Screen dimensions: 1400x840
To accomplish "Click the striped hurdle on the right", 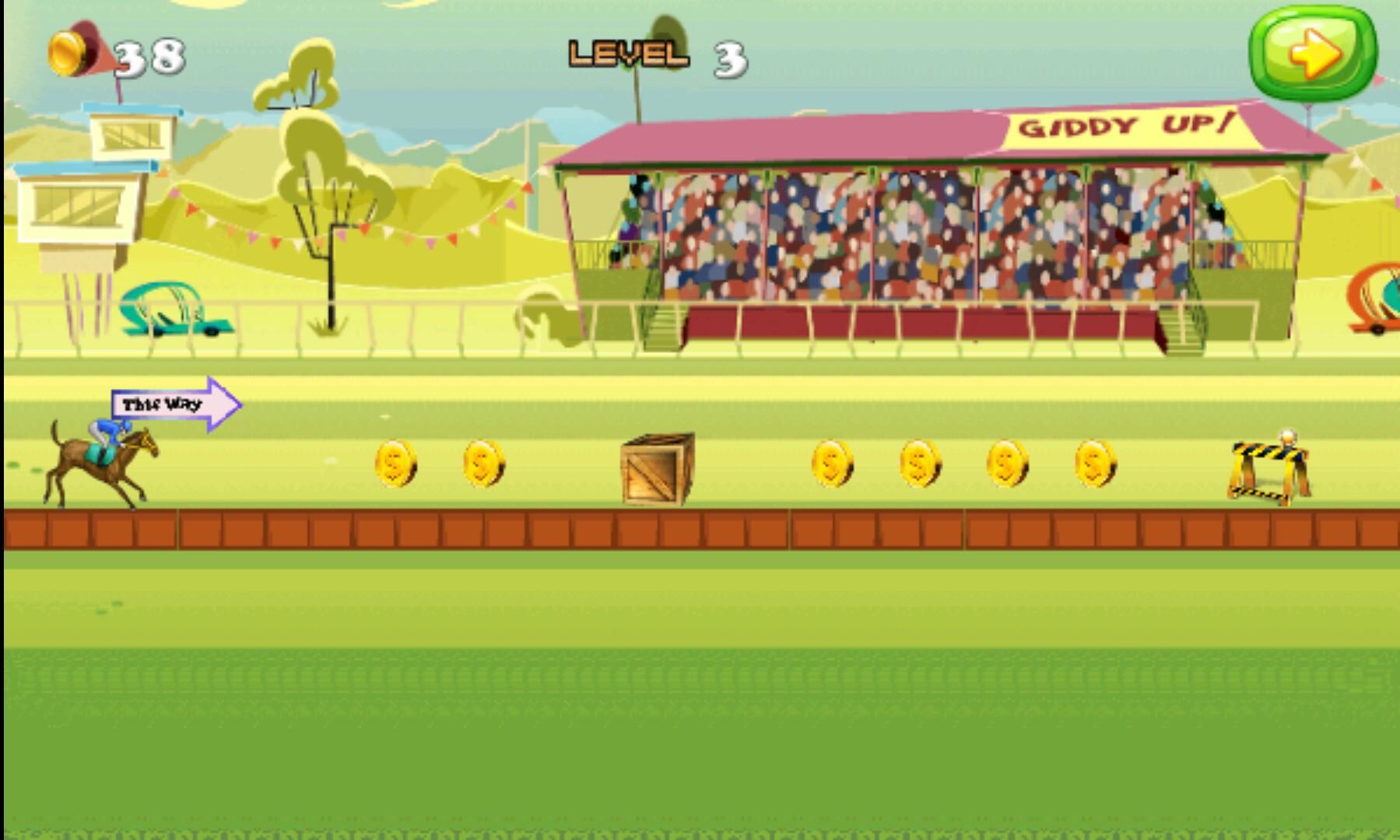I will (x=1268, y=471).
